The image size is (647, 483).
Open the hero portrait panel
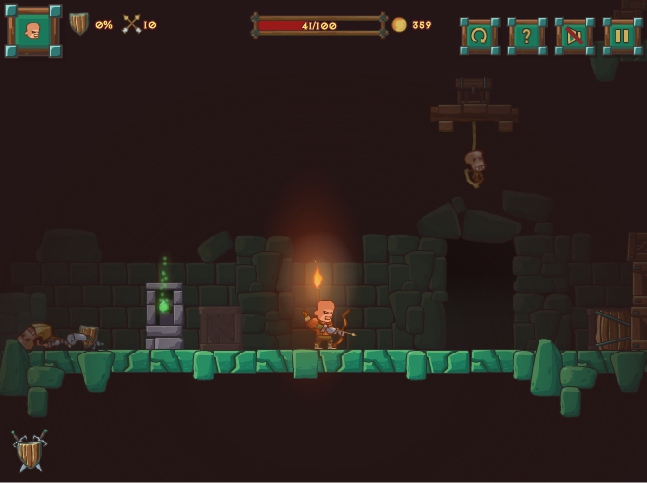click(33, 31)
